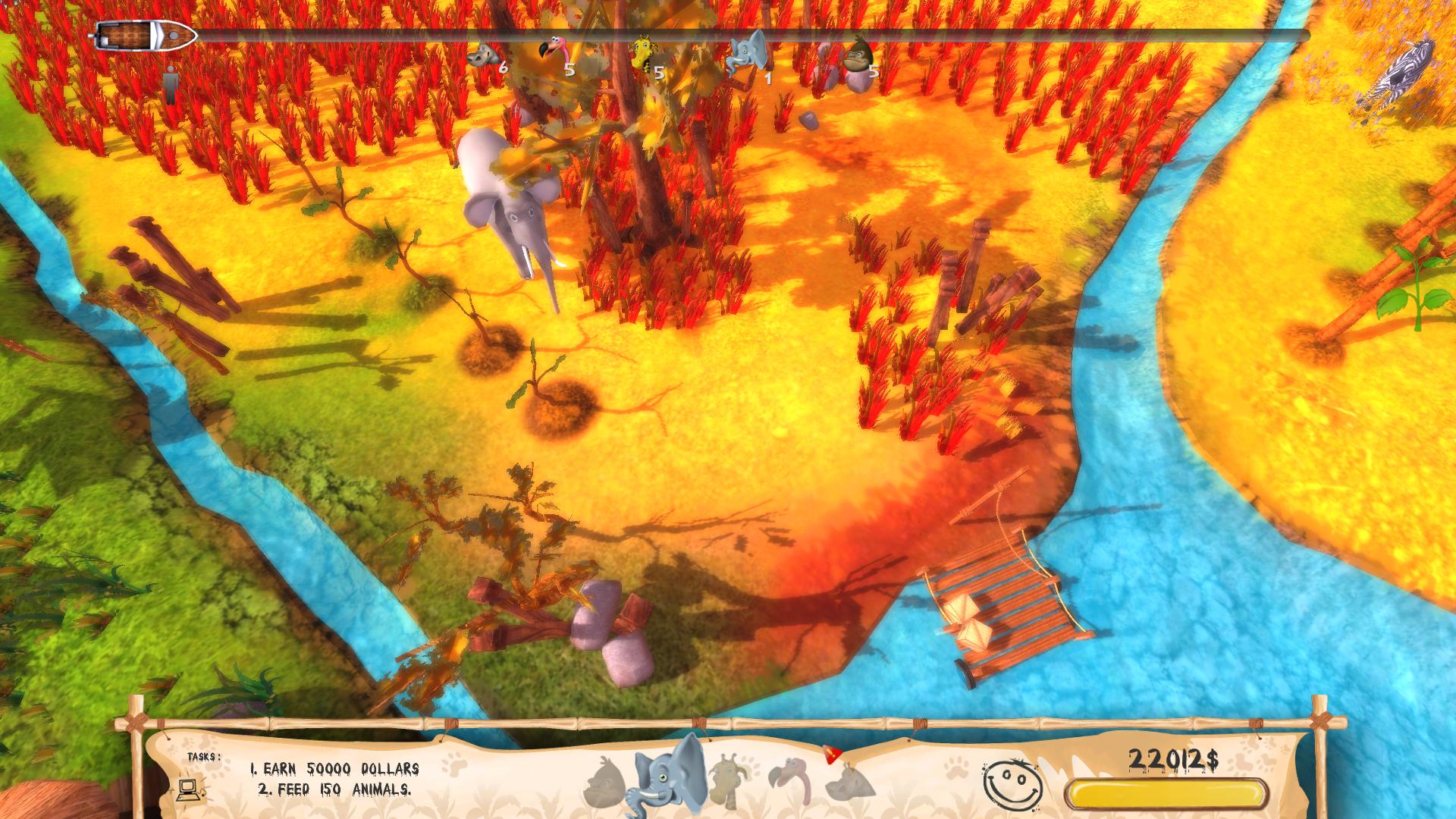Click the elephant counter on the top bar

tap(745, 55)
